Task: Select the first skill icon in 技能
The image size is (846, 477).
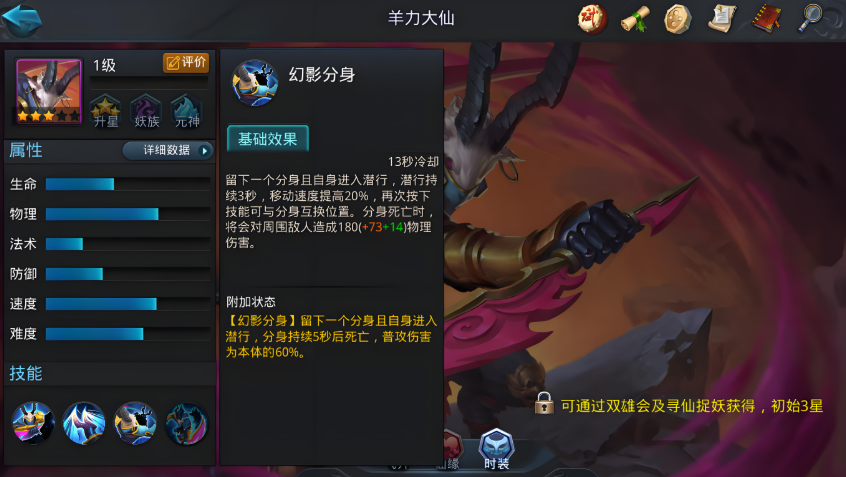Action: pyautogui.click(x=33, y=423)
